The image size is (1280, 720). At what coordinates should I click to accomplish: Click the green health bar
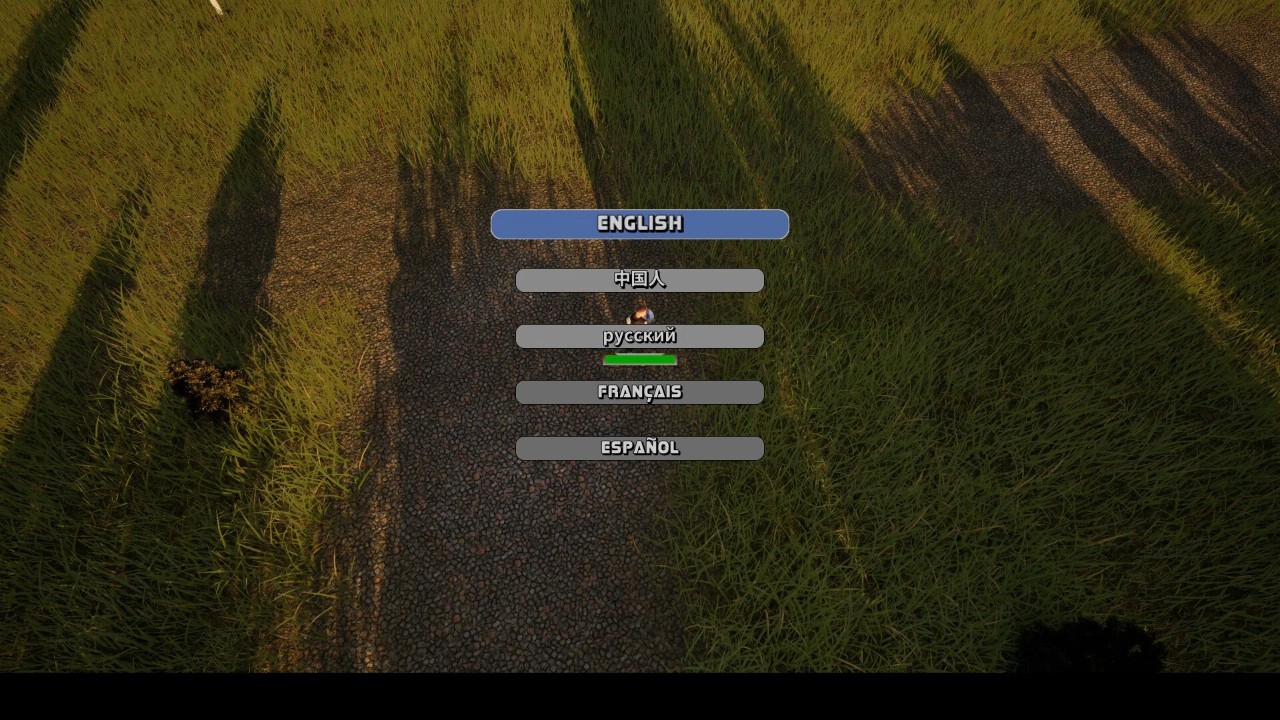640,359
